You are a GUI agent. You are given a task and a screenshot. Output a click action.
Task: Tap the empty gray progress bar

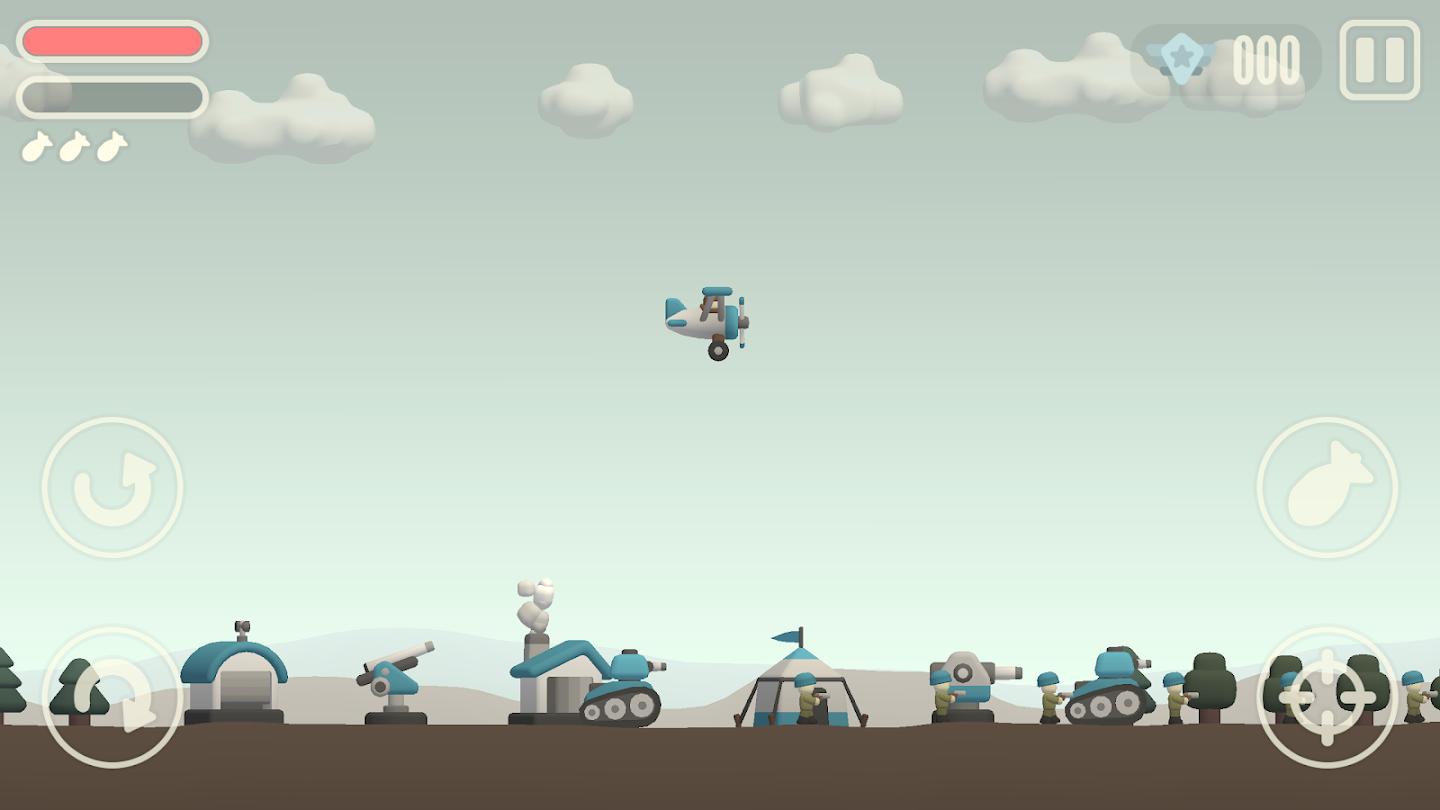pos(113,97)
